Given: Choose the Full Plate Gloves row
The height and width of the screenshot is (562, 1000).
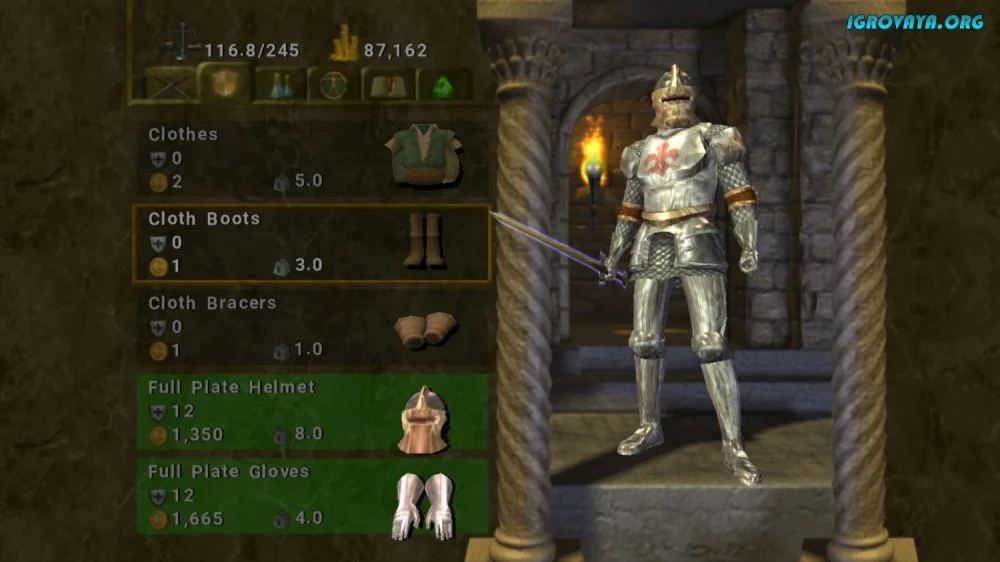Looking at the screenshot, I should point(312,495).
